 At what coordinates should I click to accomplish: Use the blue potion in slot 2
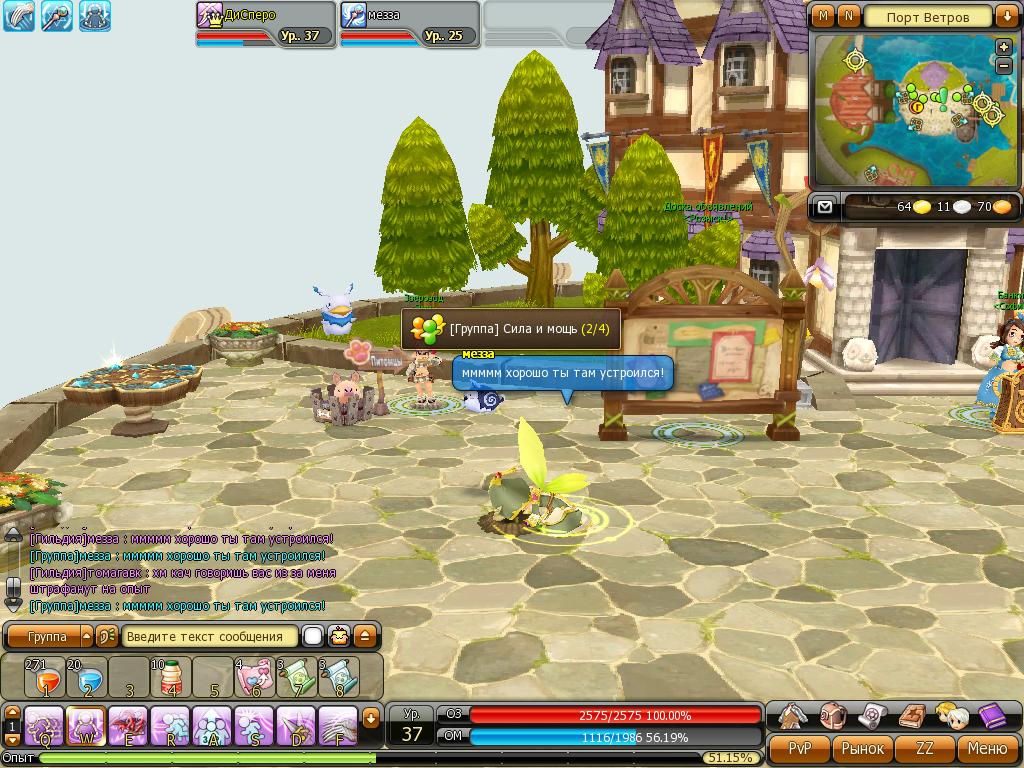click(x=87, y=679)
